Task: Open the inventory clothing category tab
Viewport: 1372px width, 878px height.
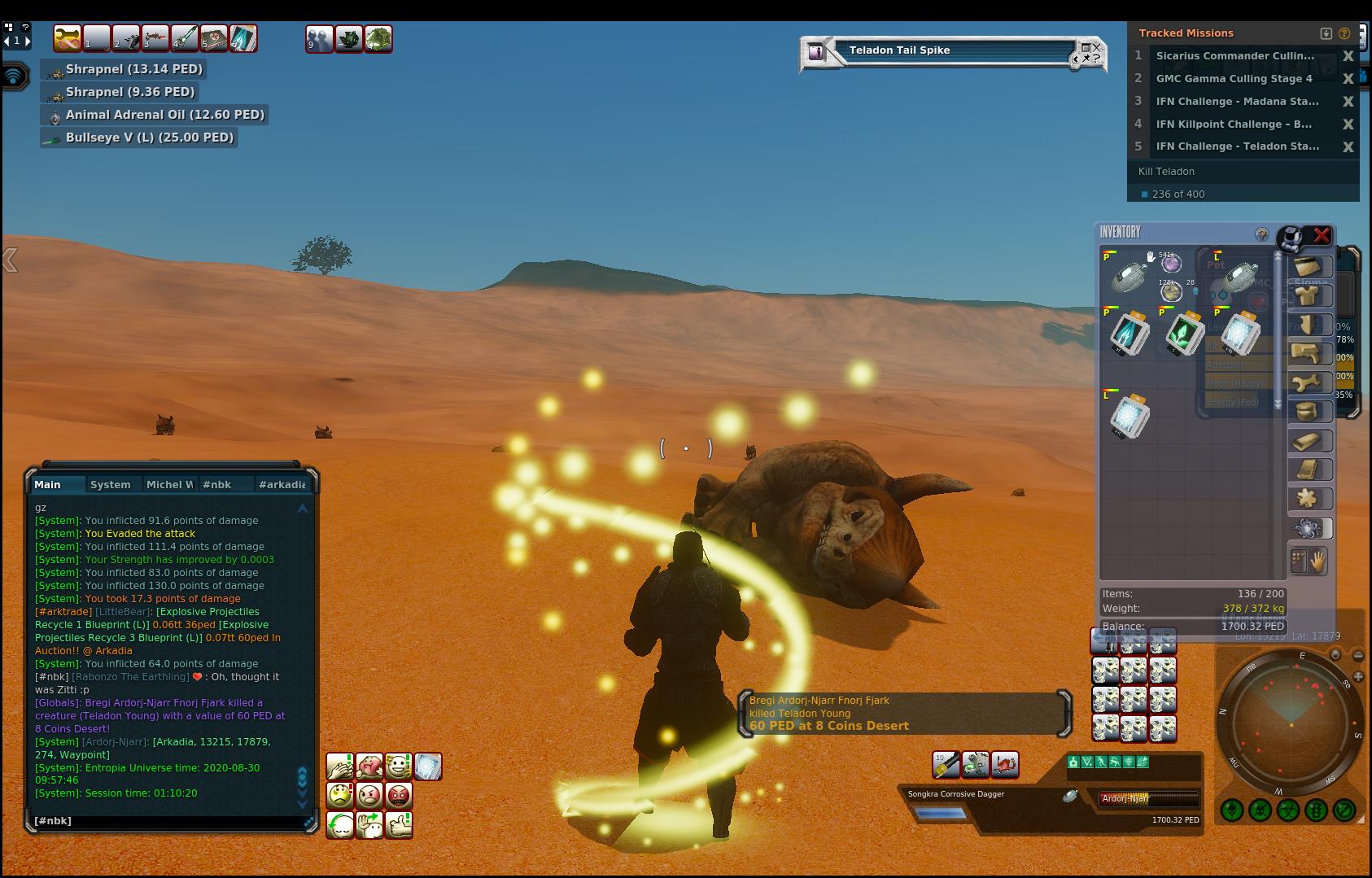Action: 1309,295
